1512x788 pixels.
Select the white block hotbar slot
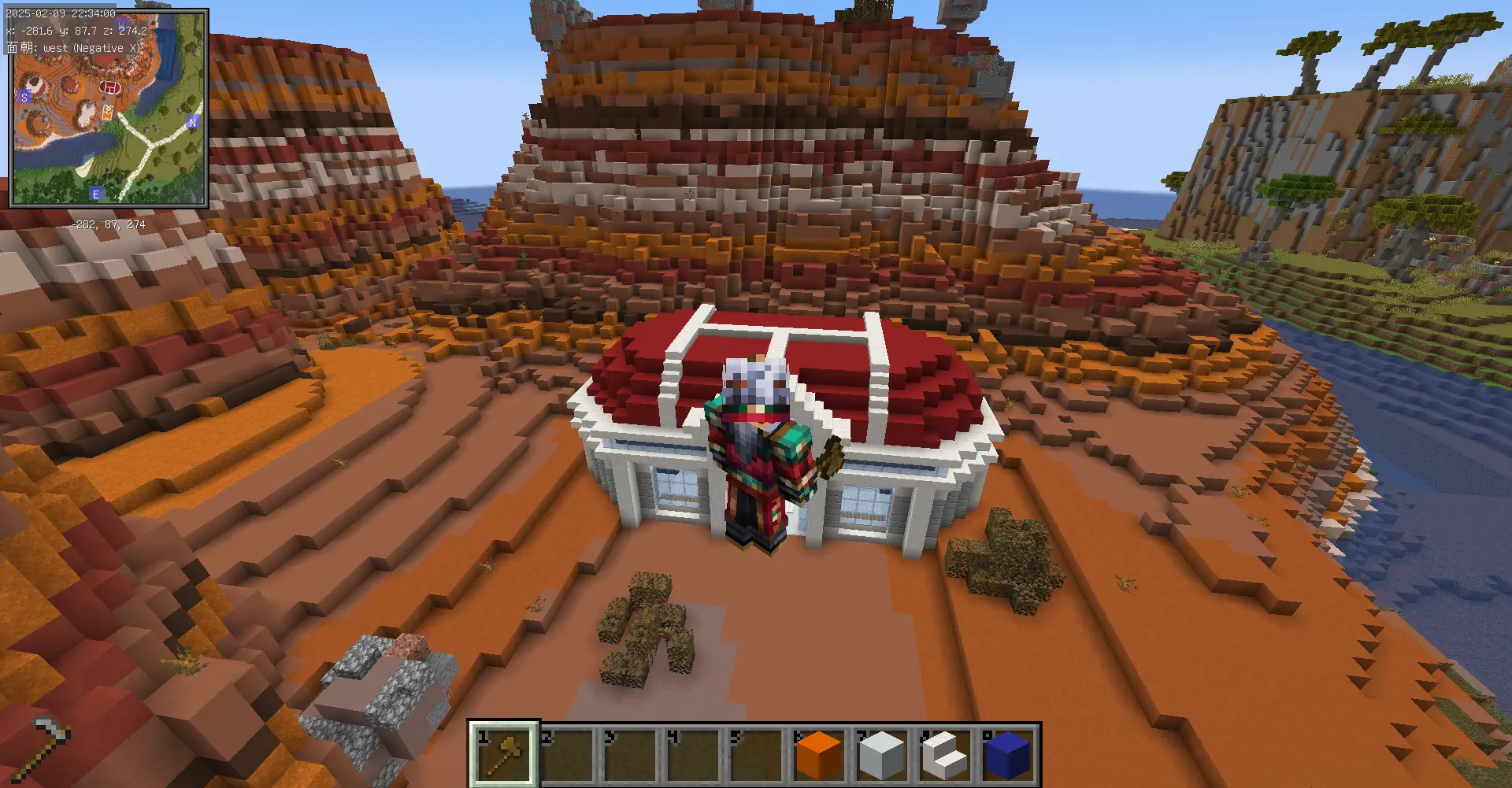[882, 754]
